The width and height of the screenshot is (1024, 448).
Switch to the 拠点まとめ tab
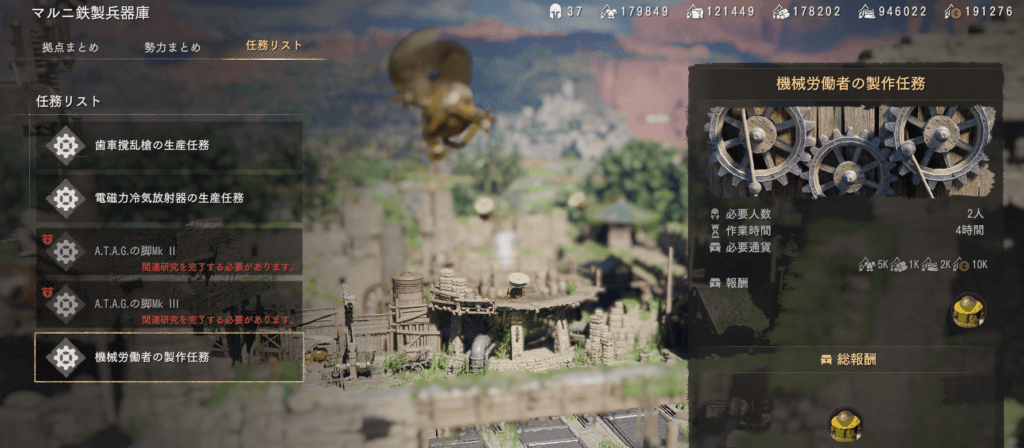(x=70, y=47)
